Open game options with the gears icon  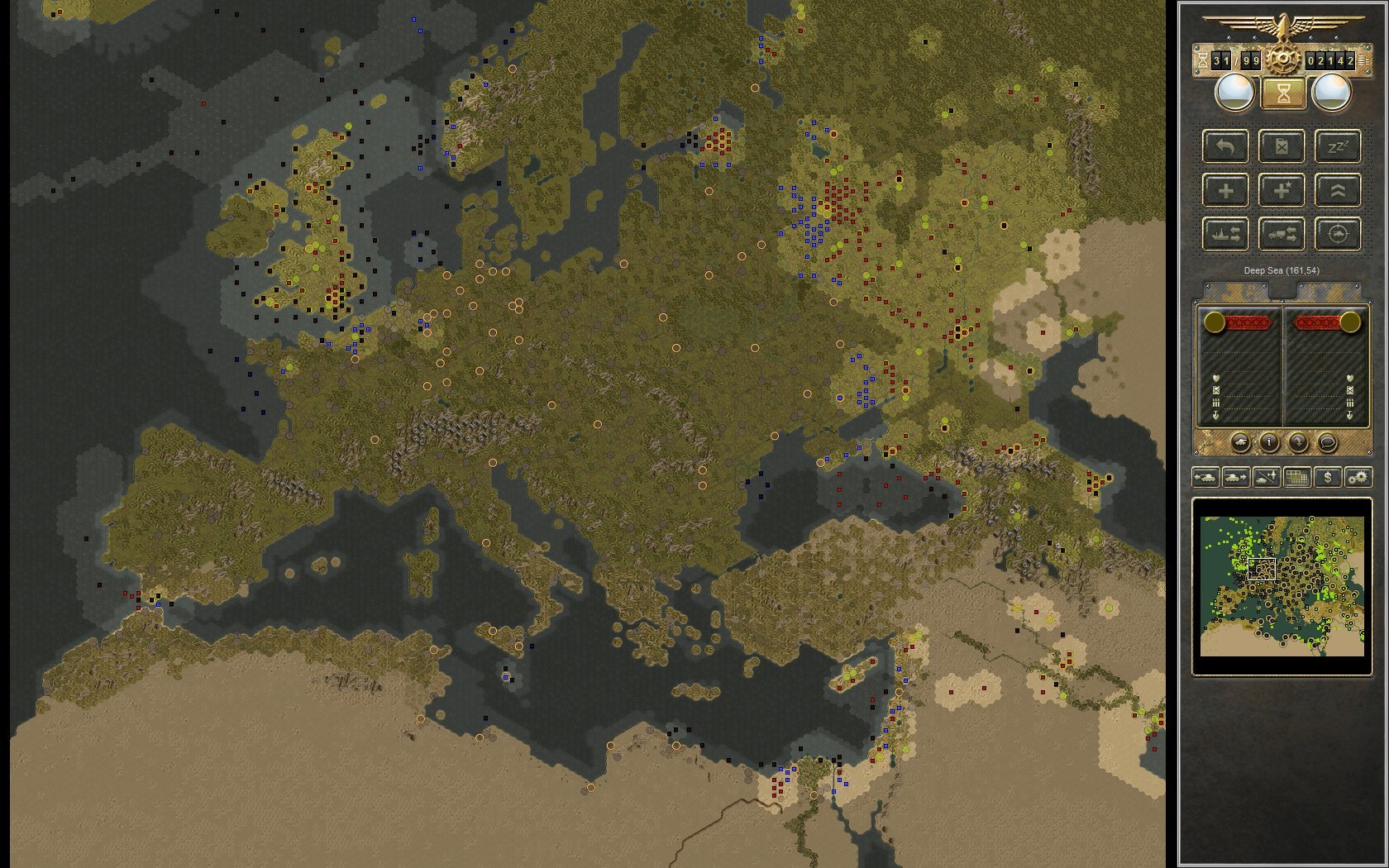(1358, 479)
